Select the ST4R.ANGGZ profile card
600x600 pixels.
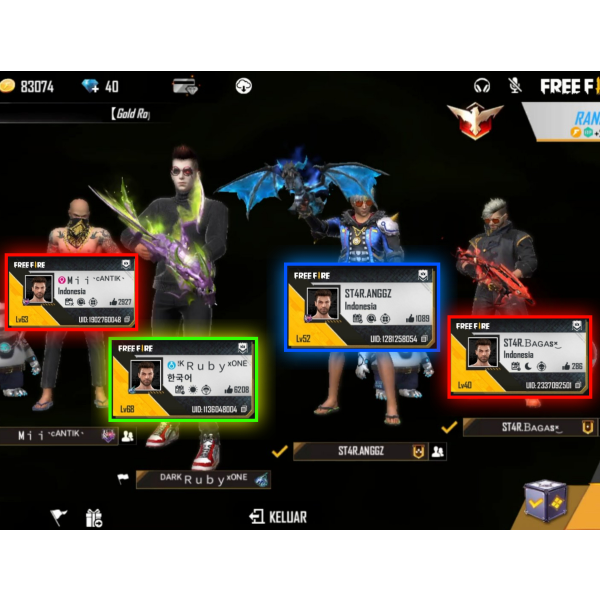click(361, 307)
